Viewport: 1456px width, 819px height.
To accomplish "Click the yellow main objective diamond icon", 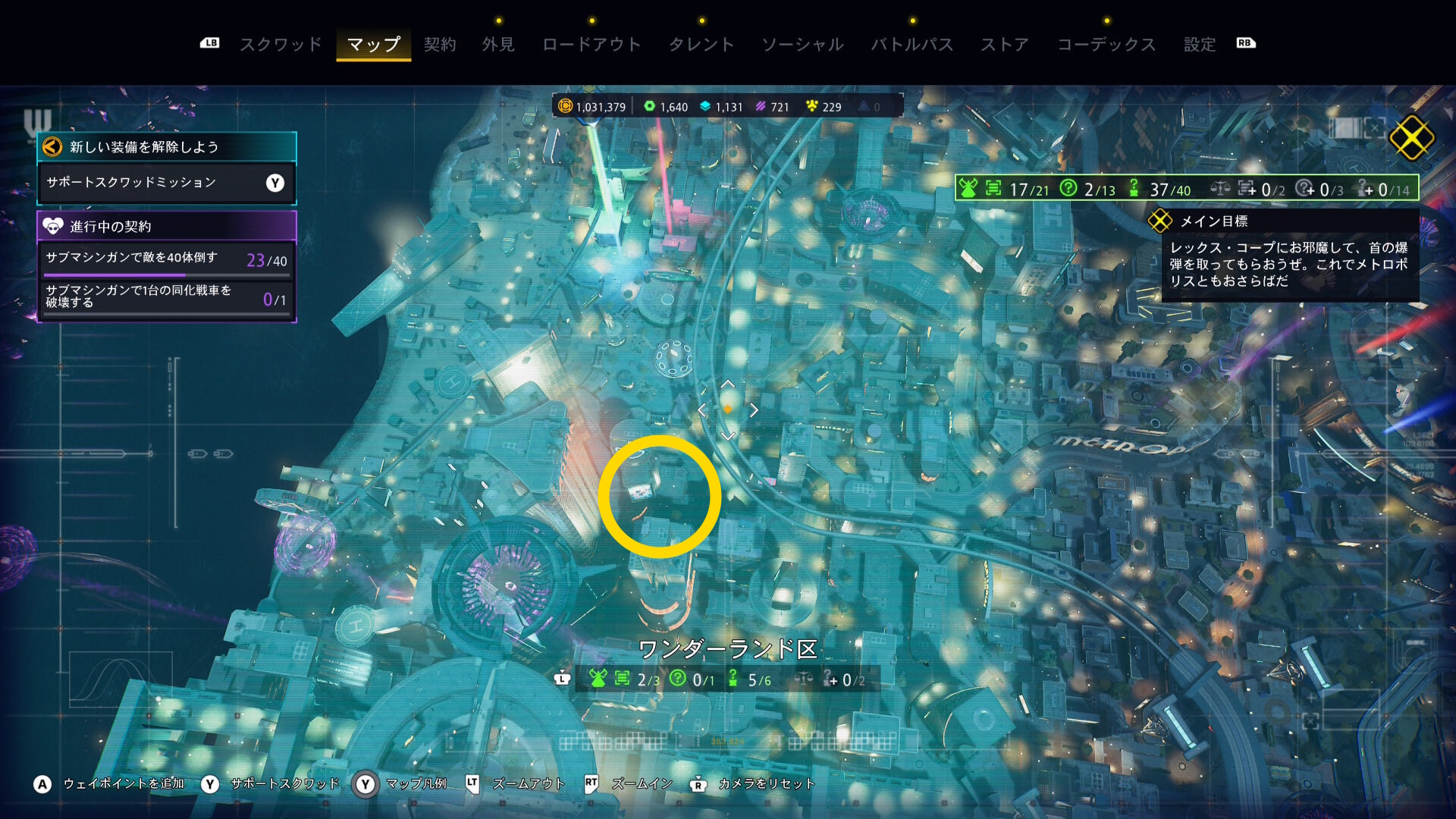I will (1411, 138).
